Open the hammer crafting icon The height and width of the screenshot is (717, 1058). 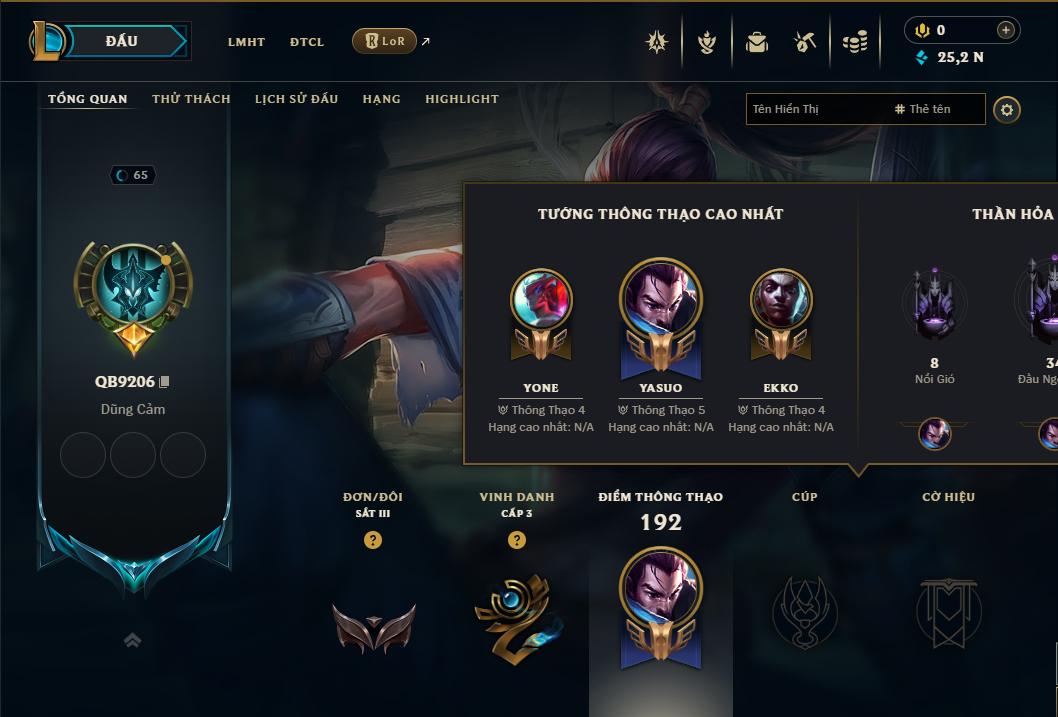[805, 42]
